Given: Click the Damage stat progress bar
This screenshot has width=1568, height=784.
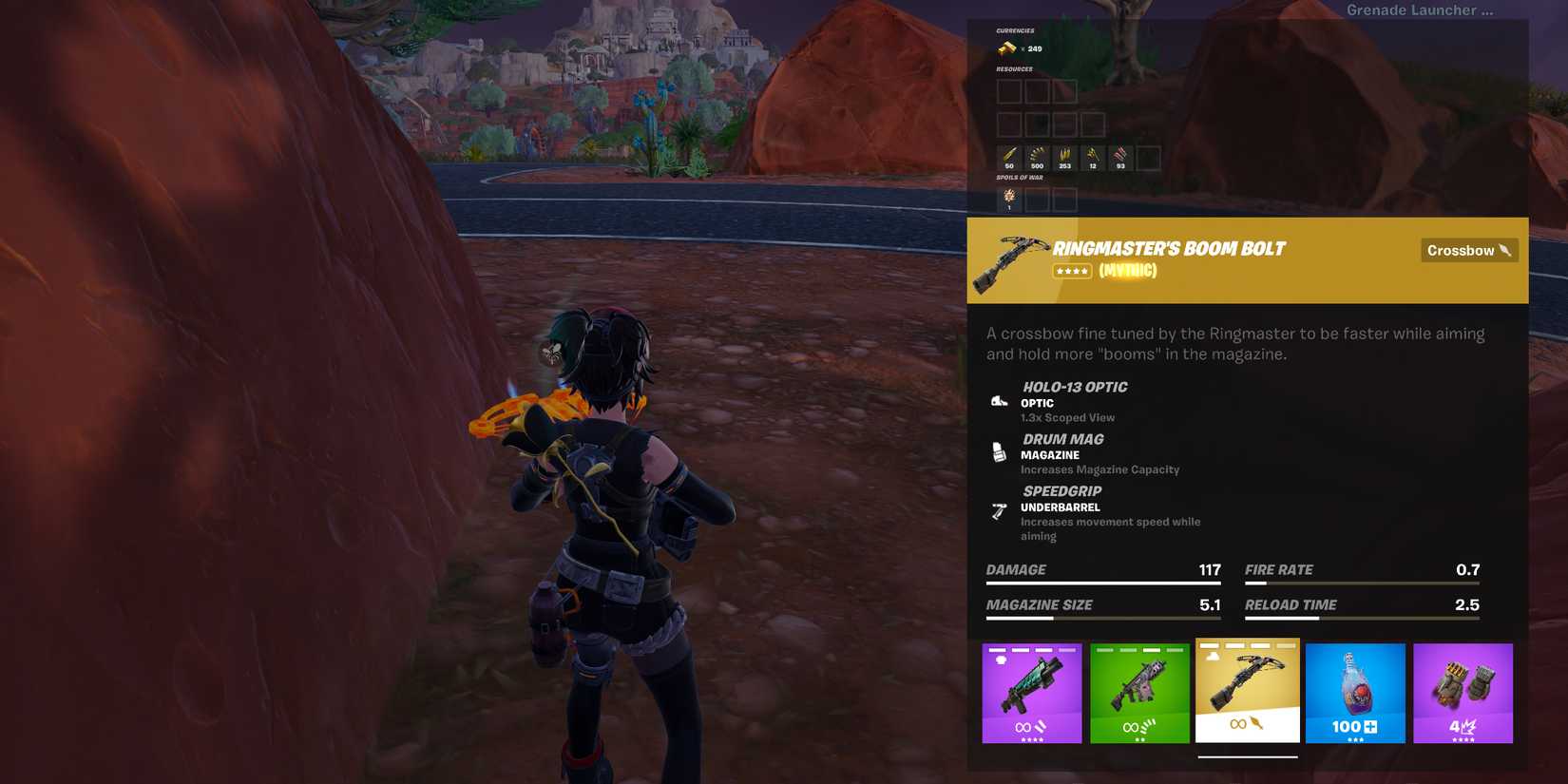Looking at the screenshot, I should tap(1102, 582).
